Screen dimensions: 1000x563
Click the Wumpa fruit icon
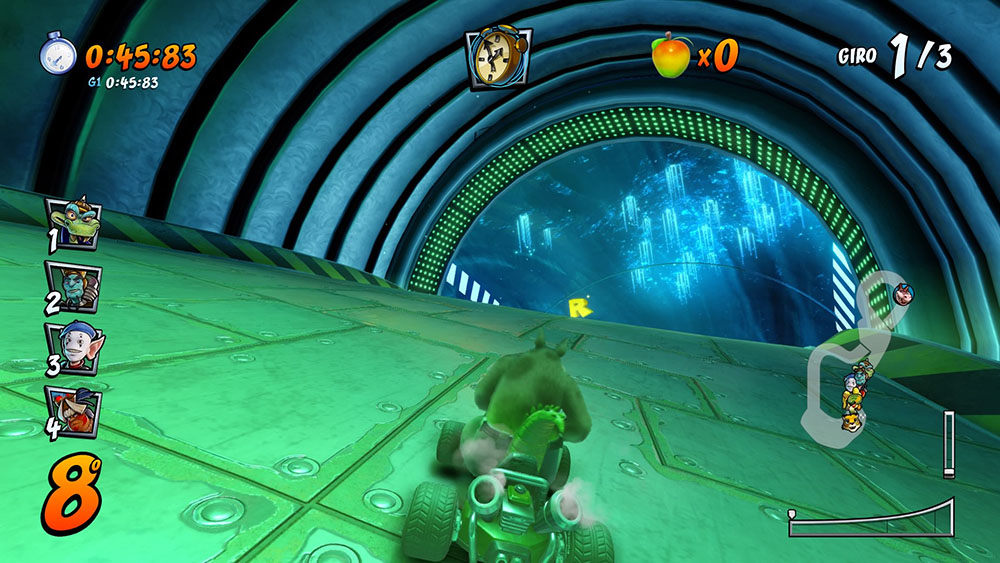670,55
